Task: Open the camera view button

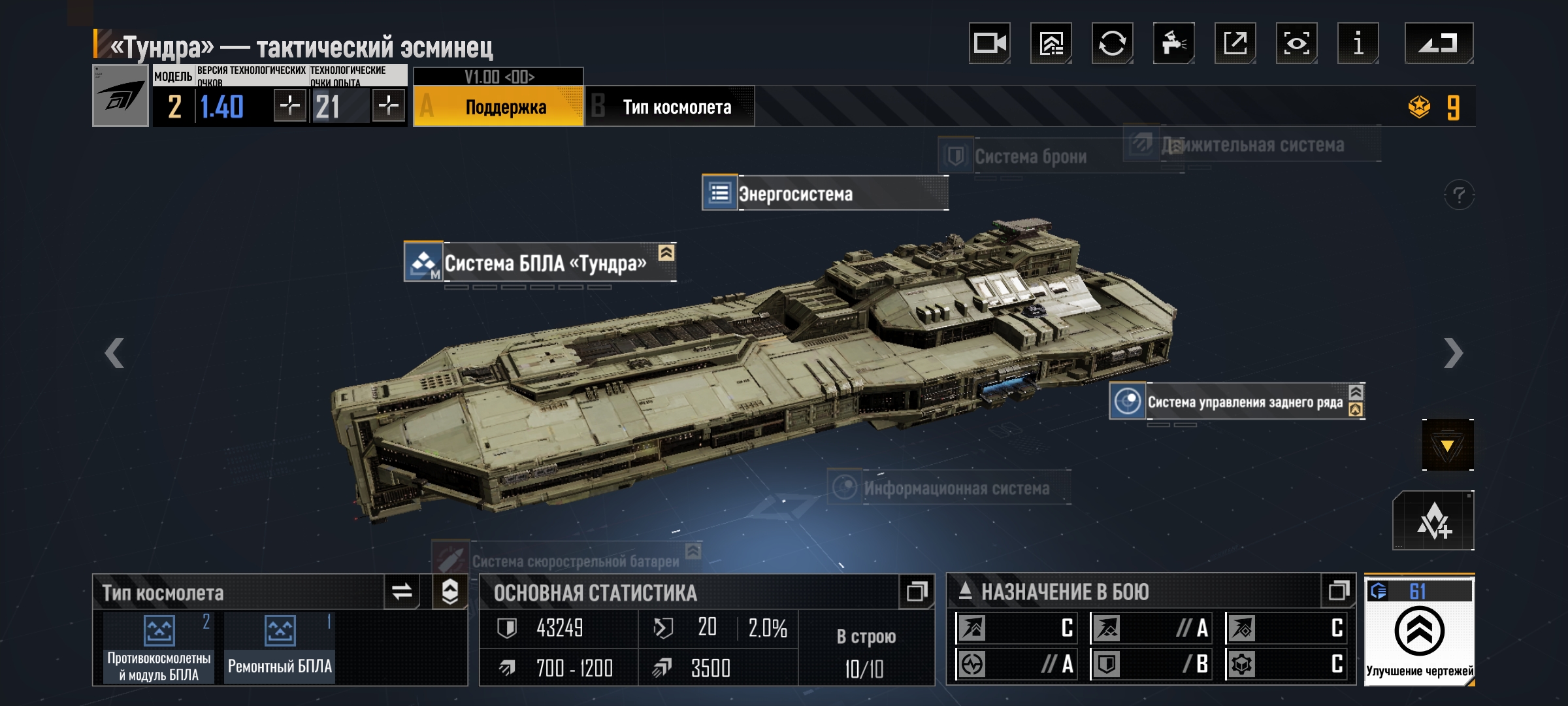Action: [989, 44]
